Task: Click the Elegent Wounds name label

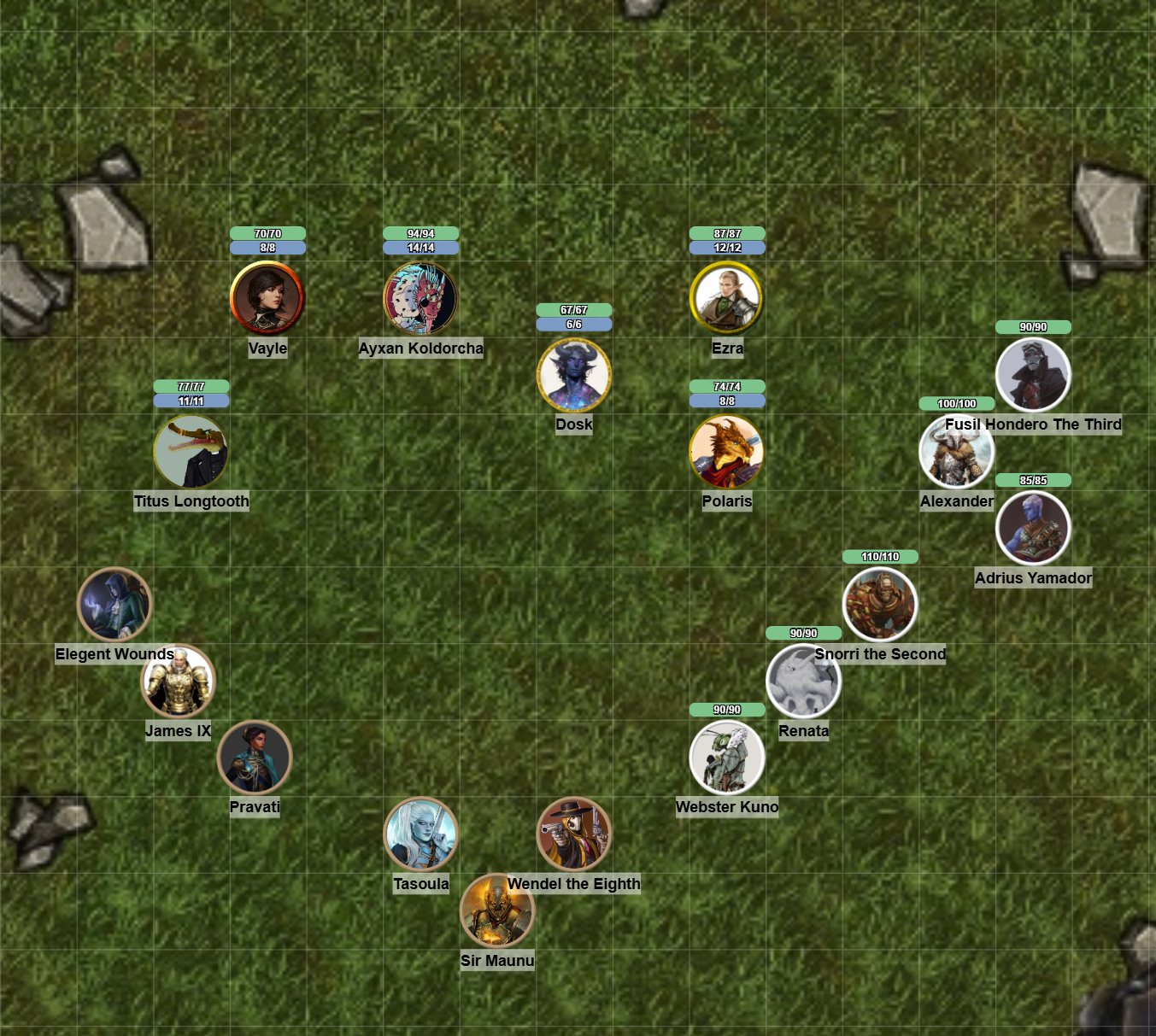Action: tap(114, 654)
